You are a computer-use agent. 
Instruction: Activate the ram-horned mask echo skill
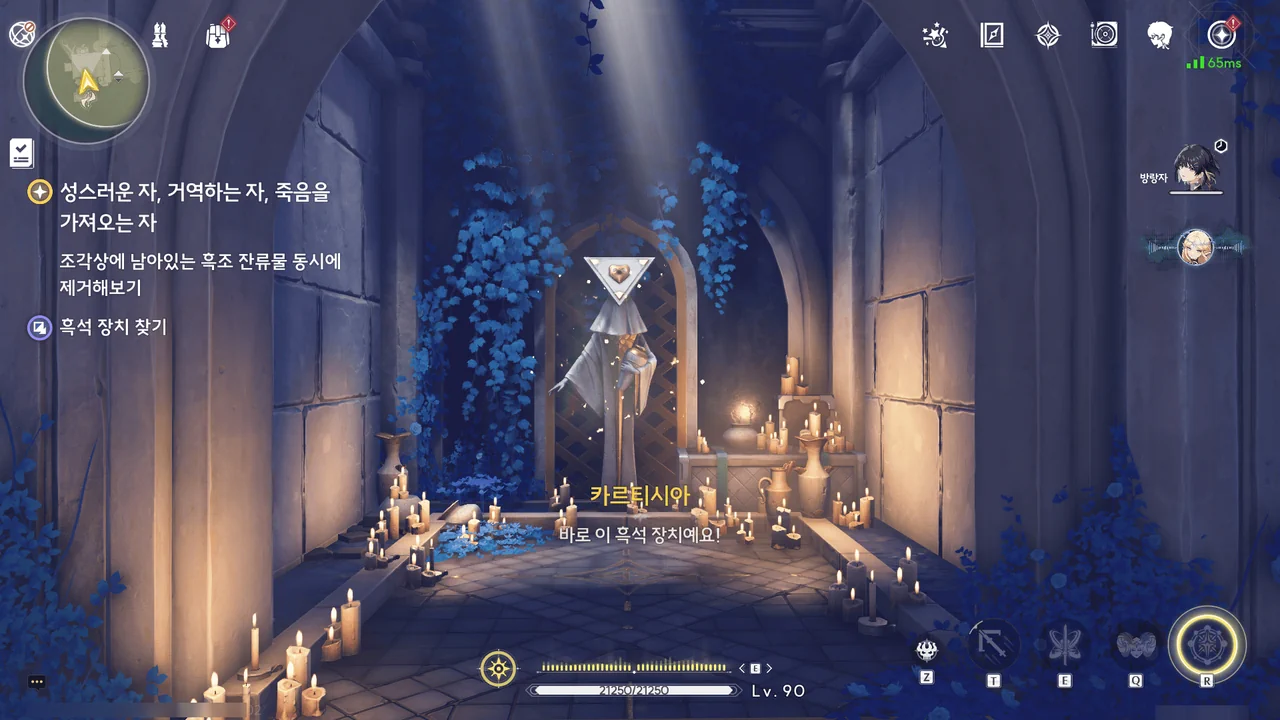click(x=1136, y=645)
